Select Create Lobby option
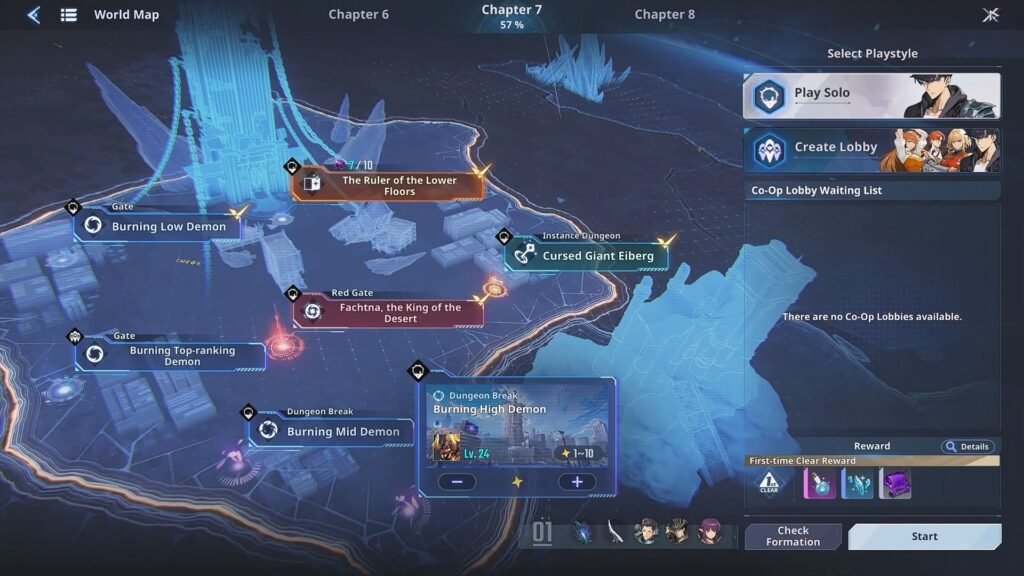Screen dimensions: 1024x576 coord(871,149)
